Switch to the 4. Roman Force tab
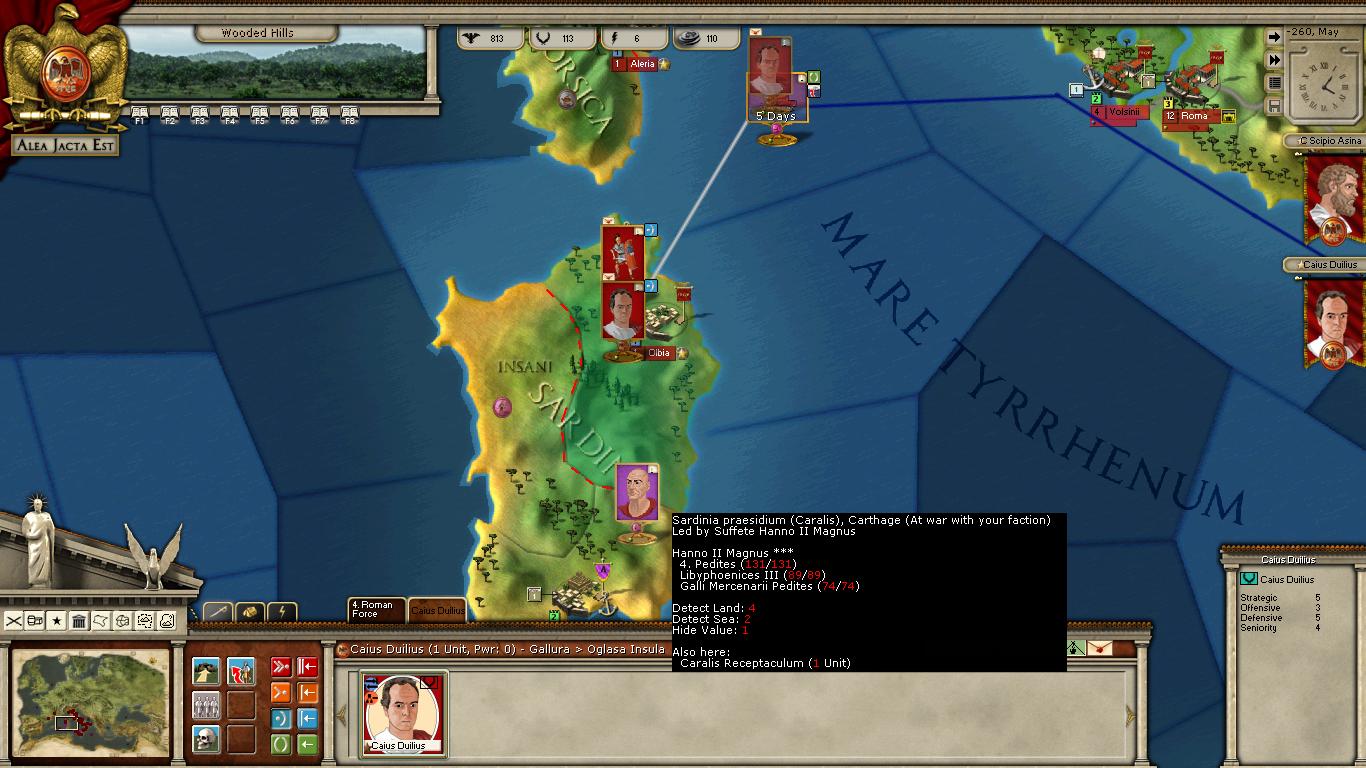 (377, 610)
